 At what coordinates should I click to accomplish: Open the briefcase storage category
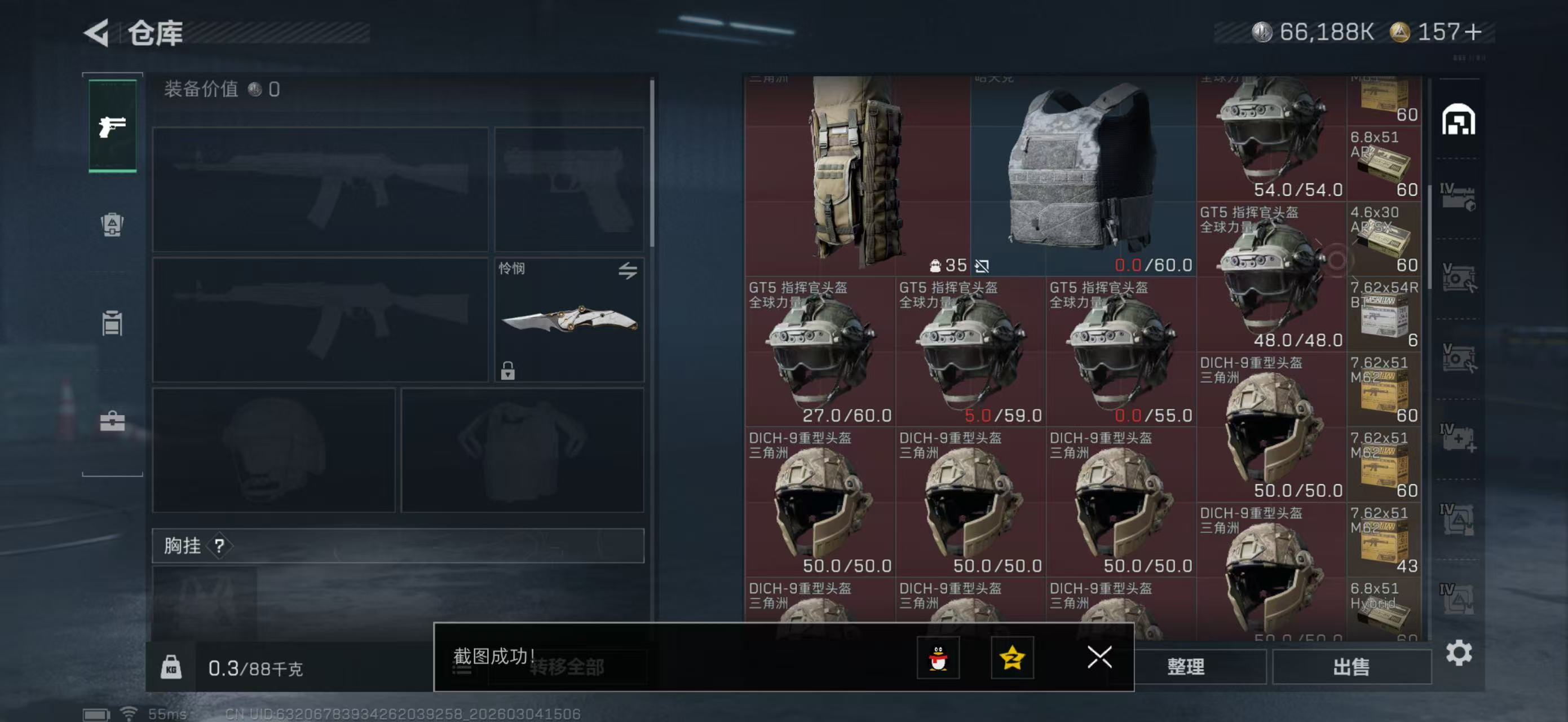[112, 420]
